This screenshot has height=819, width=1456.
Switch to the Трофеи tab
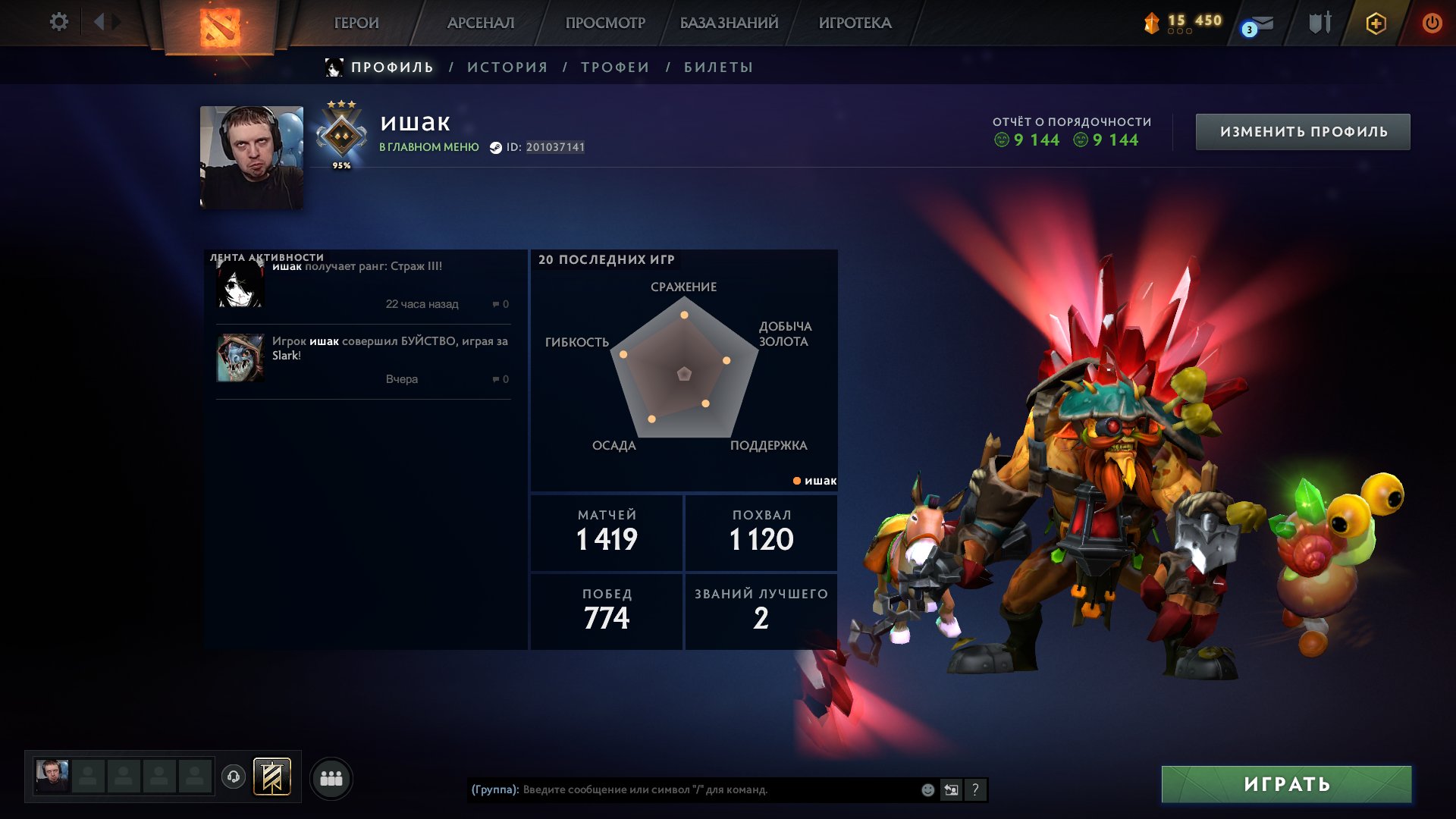615,67
